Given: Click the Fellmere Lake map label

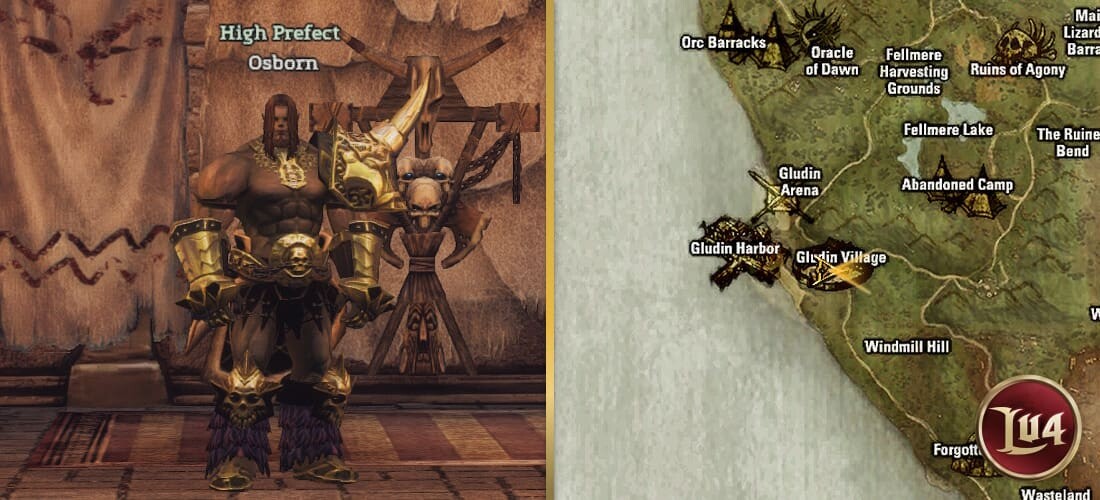Looking at the screenshot, I should click(x=947, y=130).
